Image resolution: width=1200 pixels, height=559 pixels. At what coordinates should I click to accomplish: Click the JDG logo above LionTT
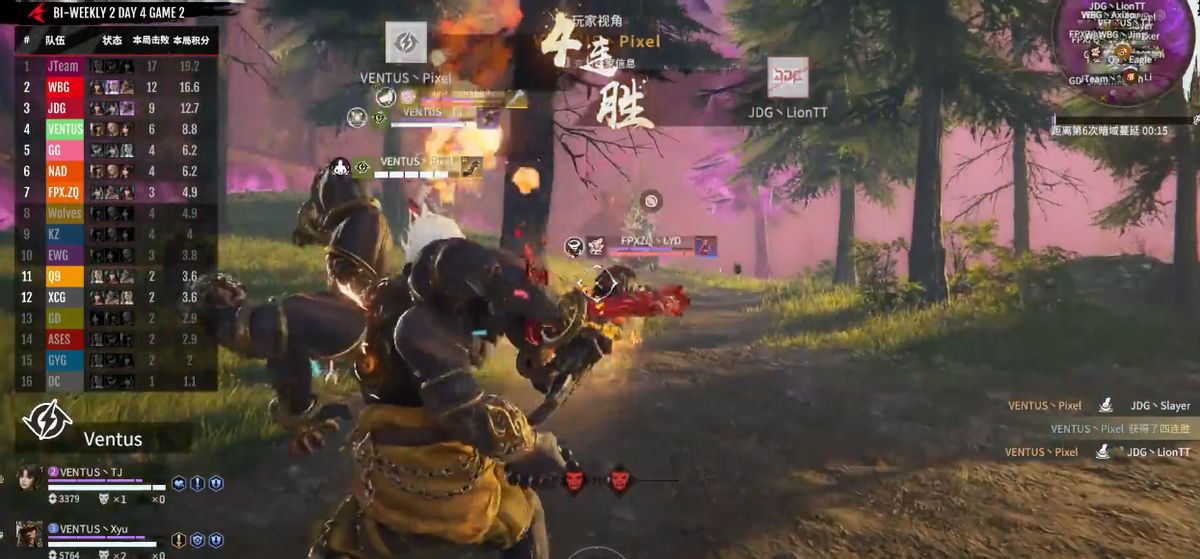(x=788, y=79)
